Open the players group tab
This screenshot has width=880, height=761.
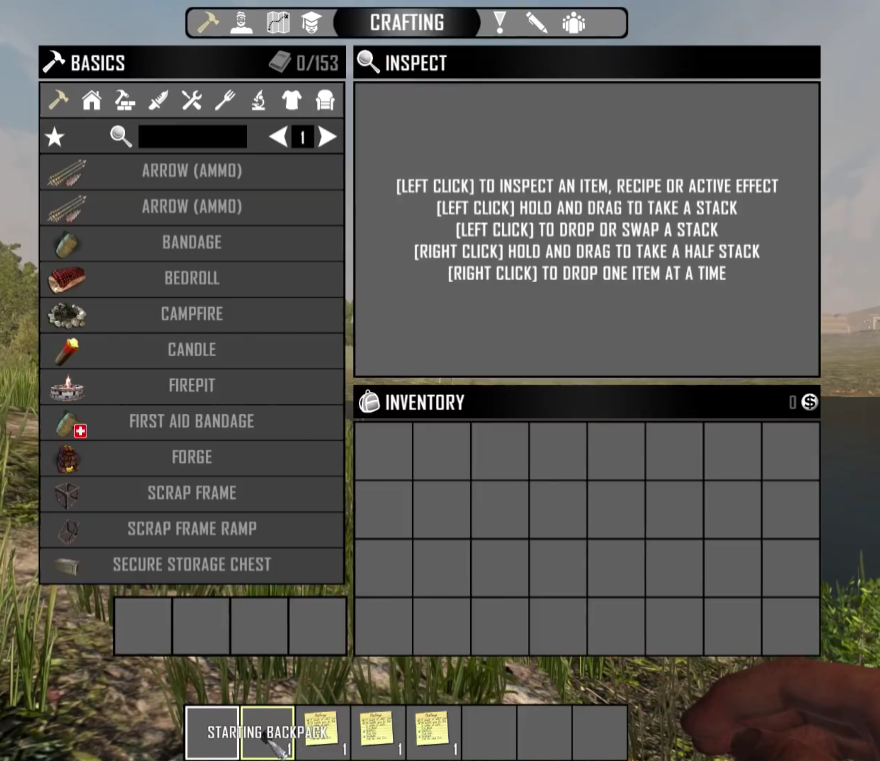[x=573, y=22]
